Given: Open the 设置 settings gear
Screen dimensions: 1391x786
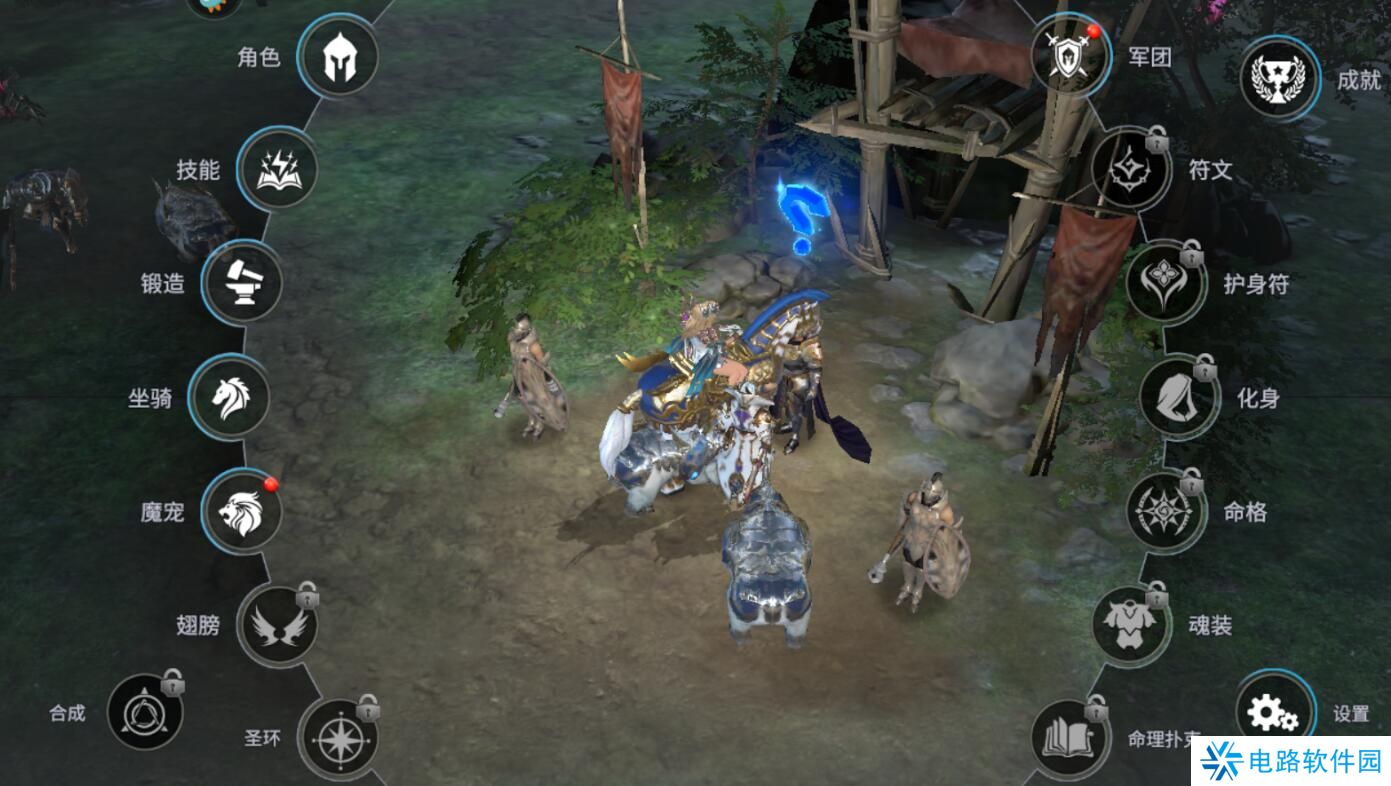Looking at the screenshot, I should click(x=1275, y=712).
